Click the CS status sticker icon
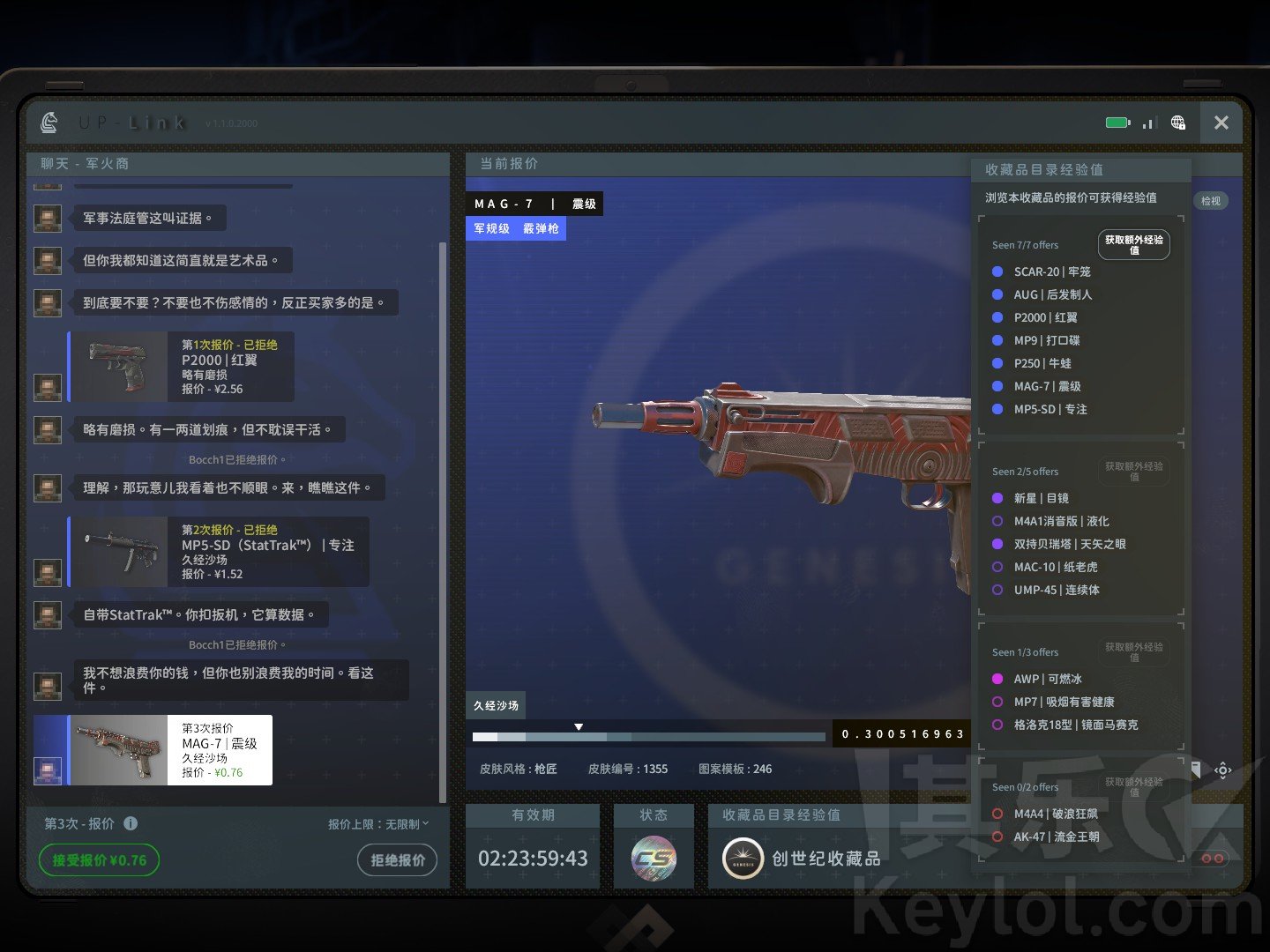This screenshot has width=1270, height=952. tap(654, 858)
